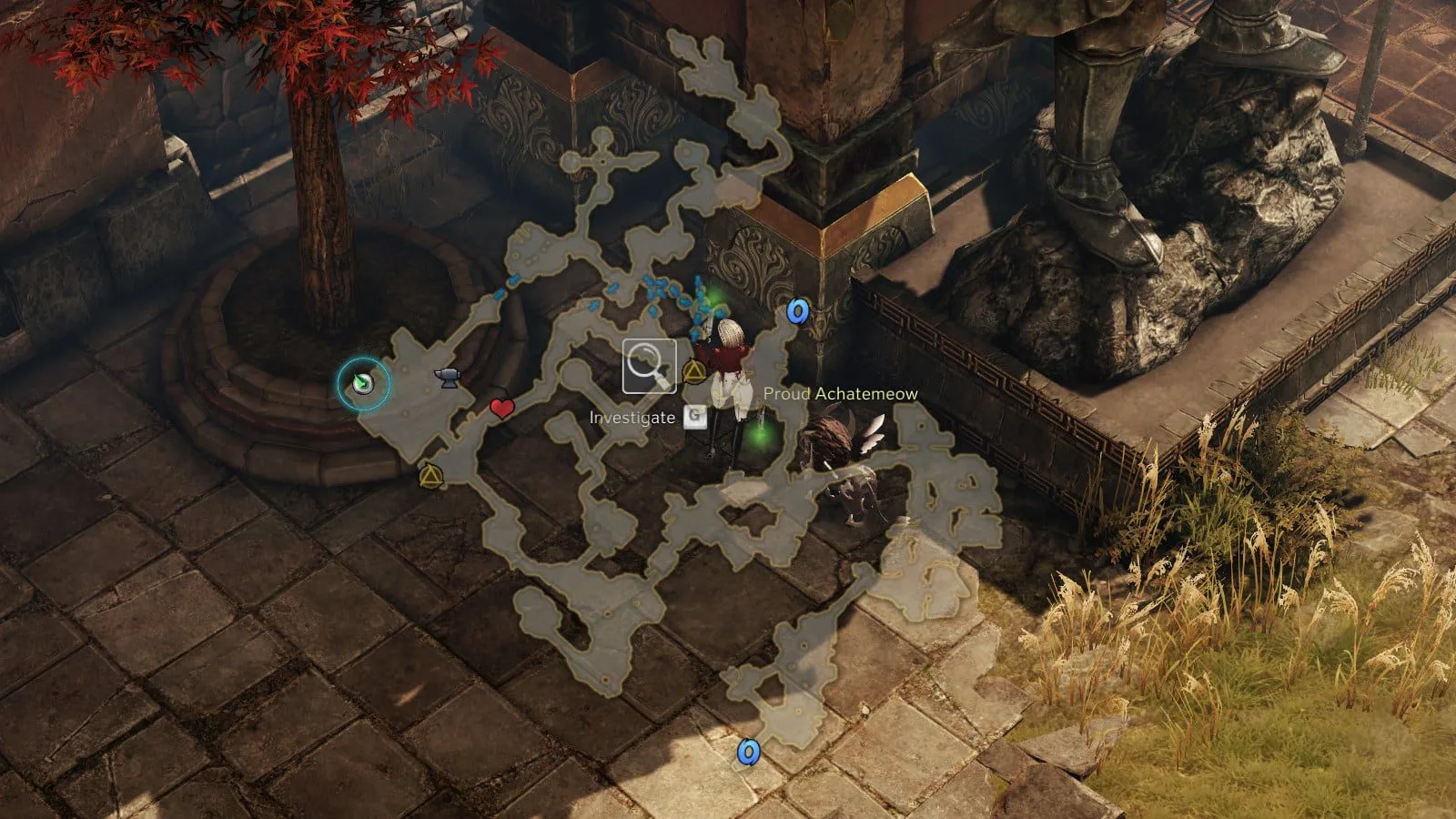The image size is (1456, 819).
Task: Select the anvil marker on the map
Action: 447,378
